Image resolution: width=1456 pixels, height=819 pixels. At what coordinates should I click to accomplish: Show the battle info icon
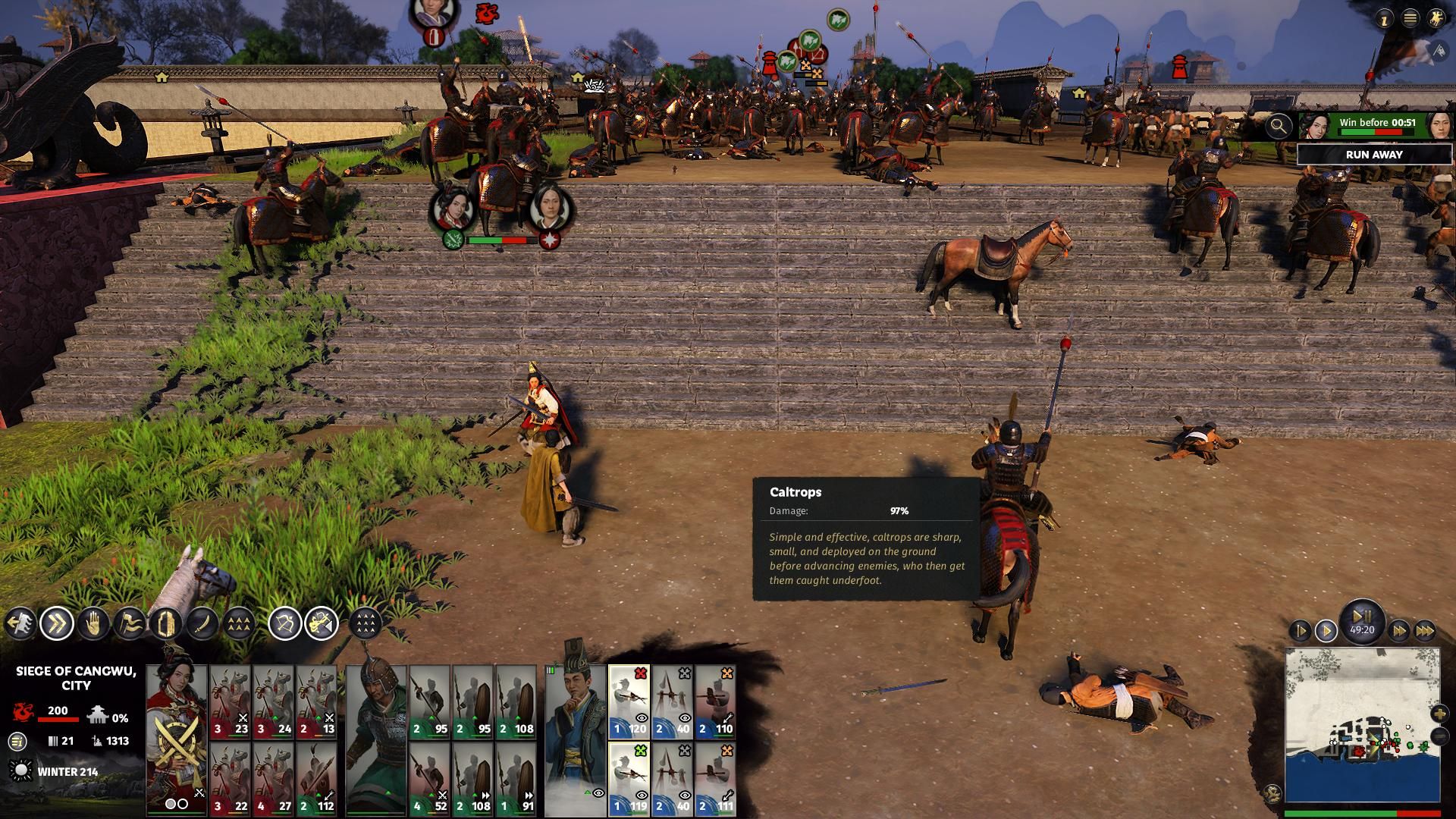(x=1385, y=20)
